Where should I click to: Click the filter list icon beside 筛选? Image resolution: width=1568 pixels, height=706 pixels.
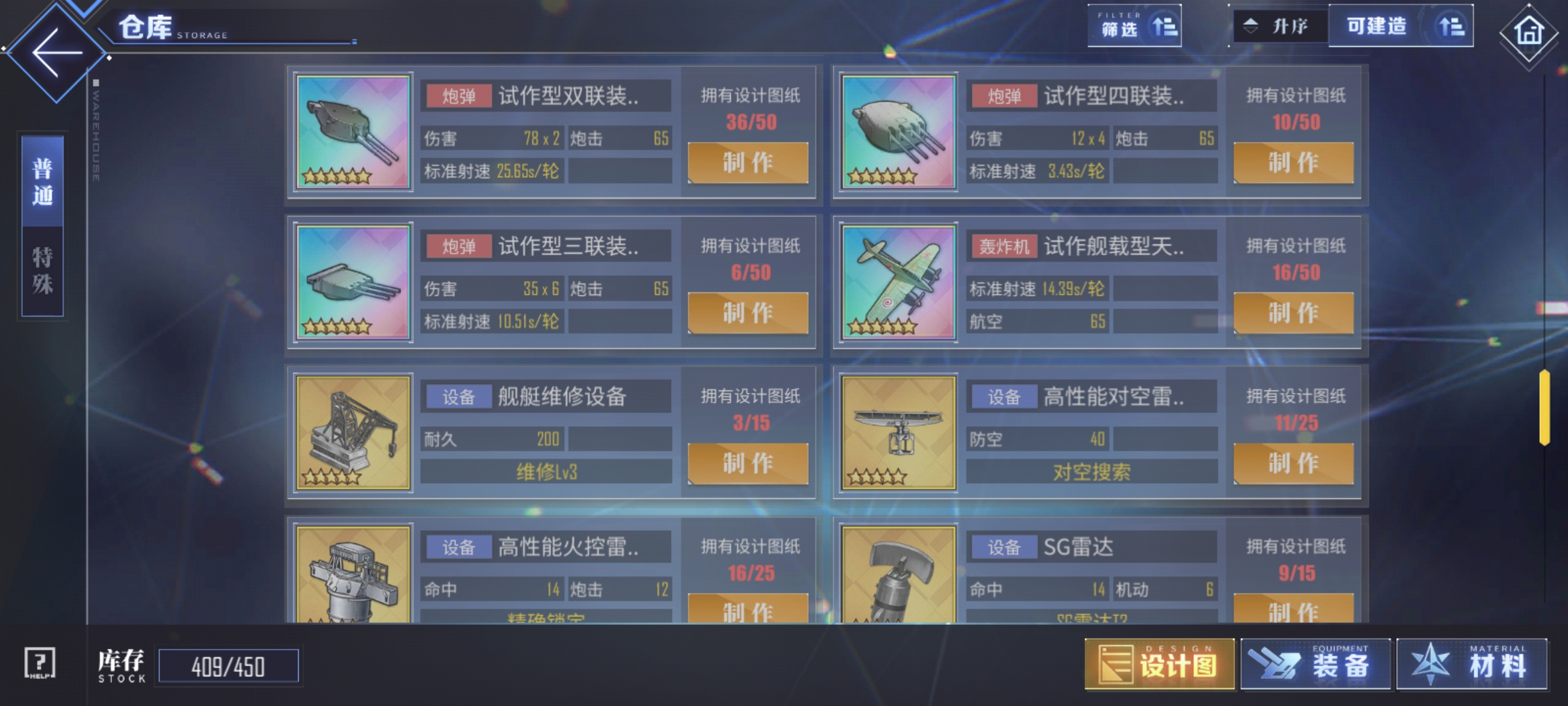(1166, 25)
